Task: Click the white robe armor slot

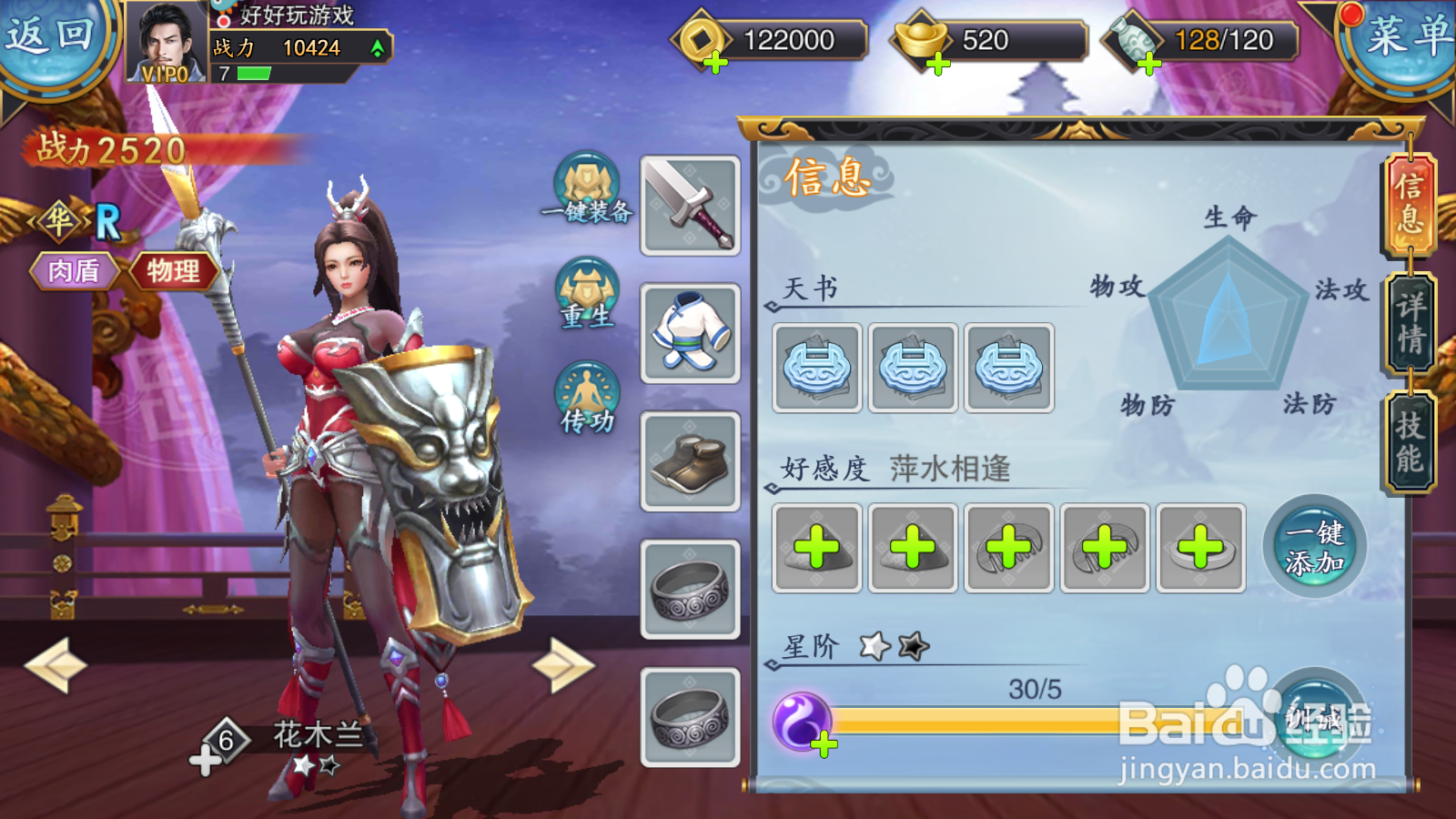Action: tap(689, 332)
